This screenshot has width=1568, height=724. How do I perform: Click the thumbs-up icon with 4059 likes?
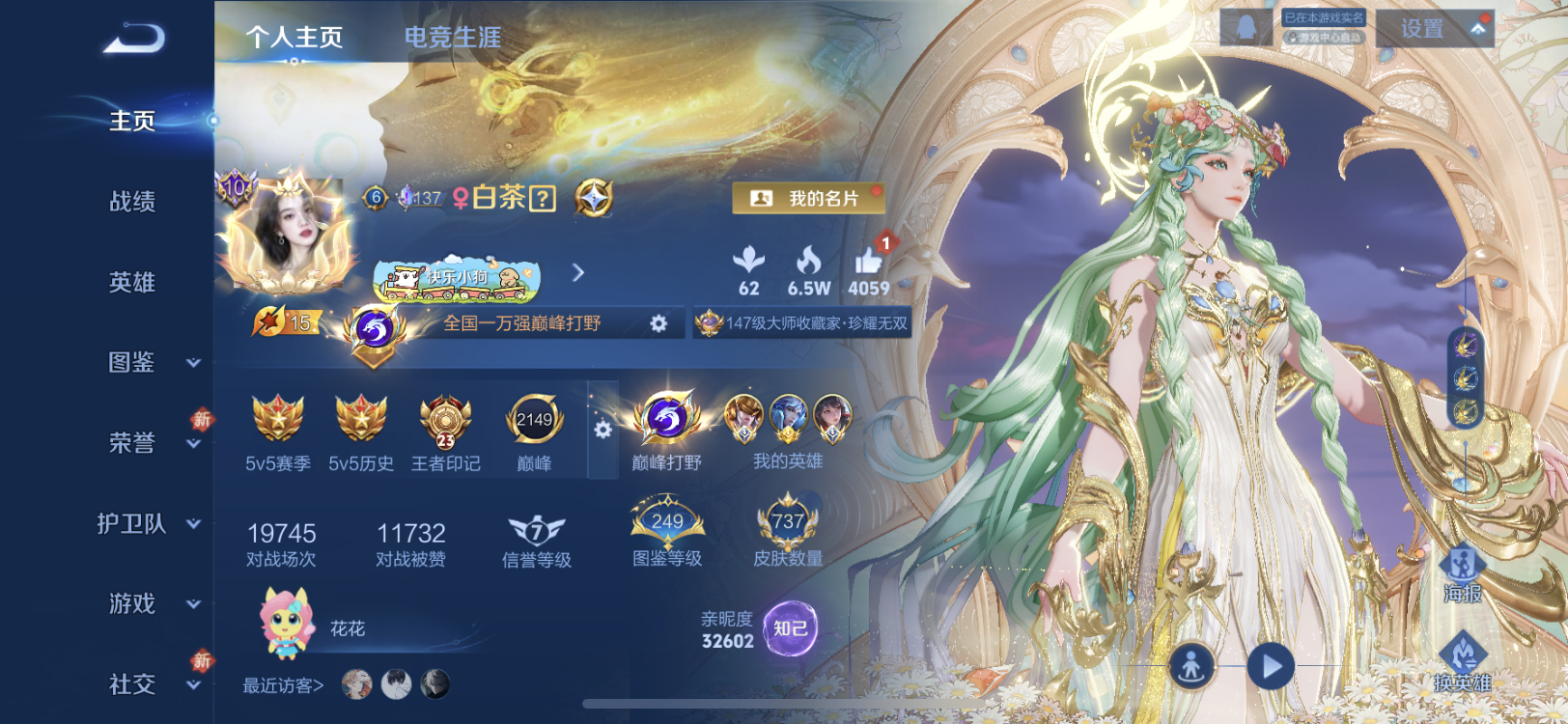pos(871,263)
